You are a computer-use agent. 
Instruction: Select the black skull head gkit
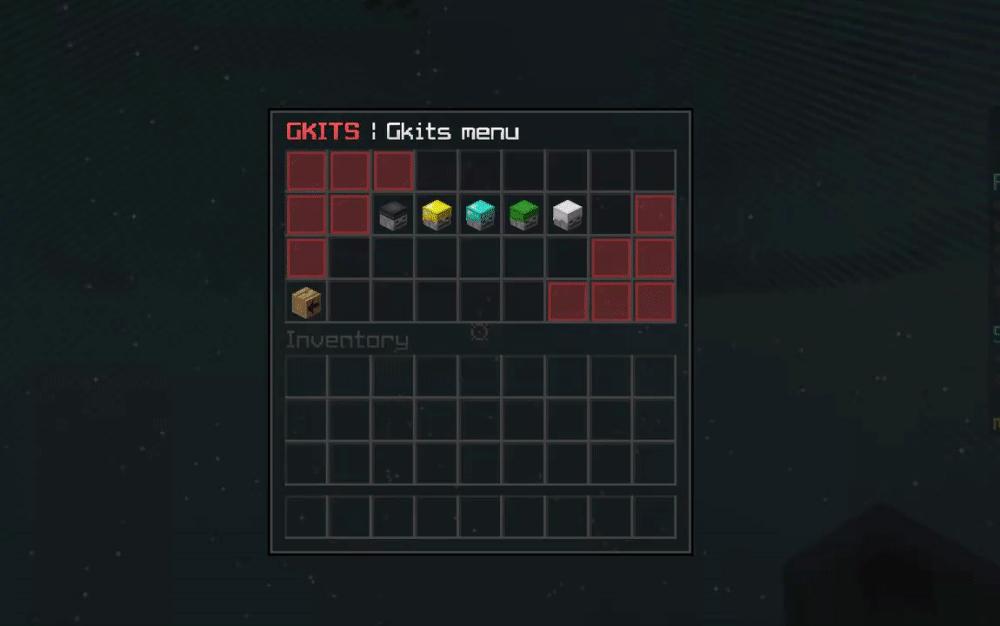click(393, 215)
